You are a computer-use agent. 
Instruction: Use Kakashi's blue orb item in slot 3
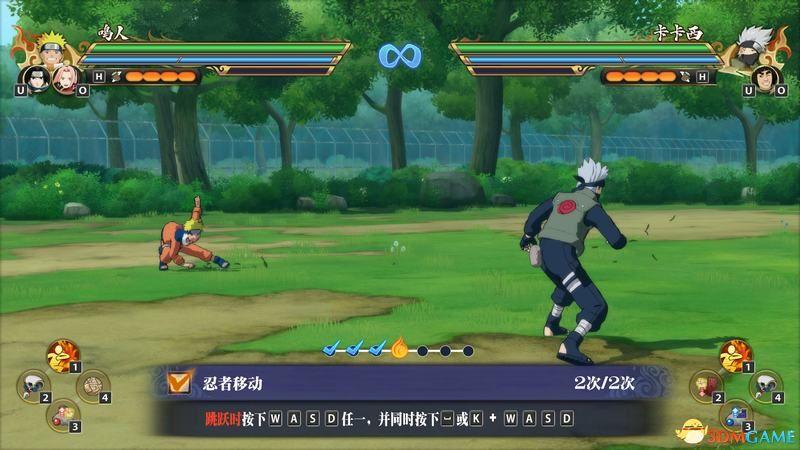pos(736,412)
